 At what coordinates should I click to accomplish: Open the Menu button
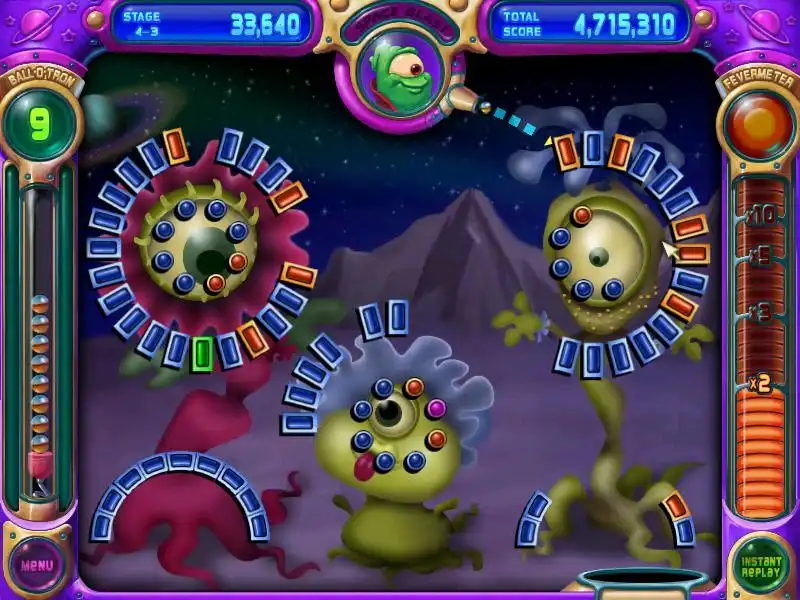37,564
